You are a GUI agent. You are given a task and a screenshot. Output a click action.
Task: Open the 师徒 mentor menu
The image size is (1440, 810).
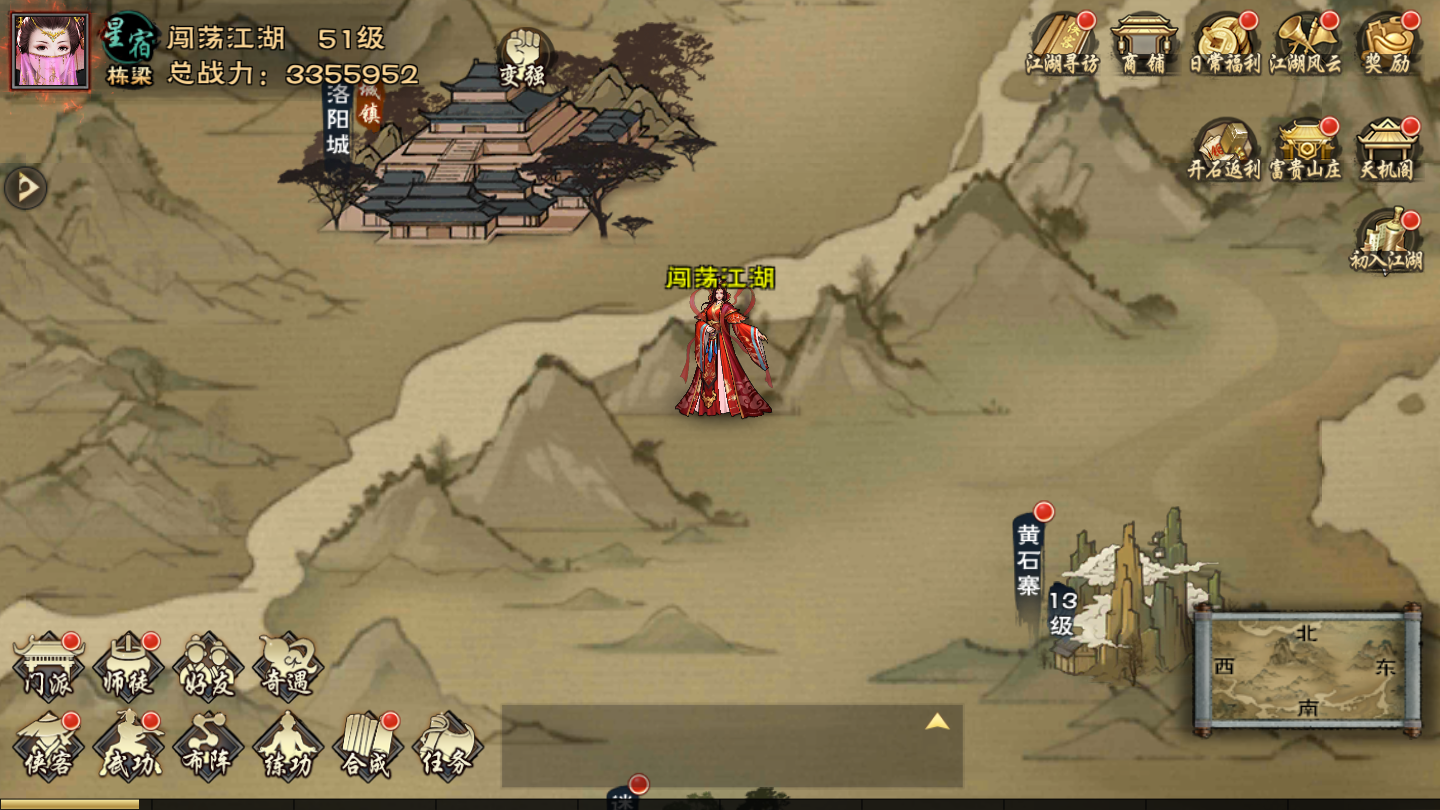tap(128, 667)
